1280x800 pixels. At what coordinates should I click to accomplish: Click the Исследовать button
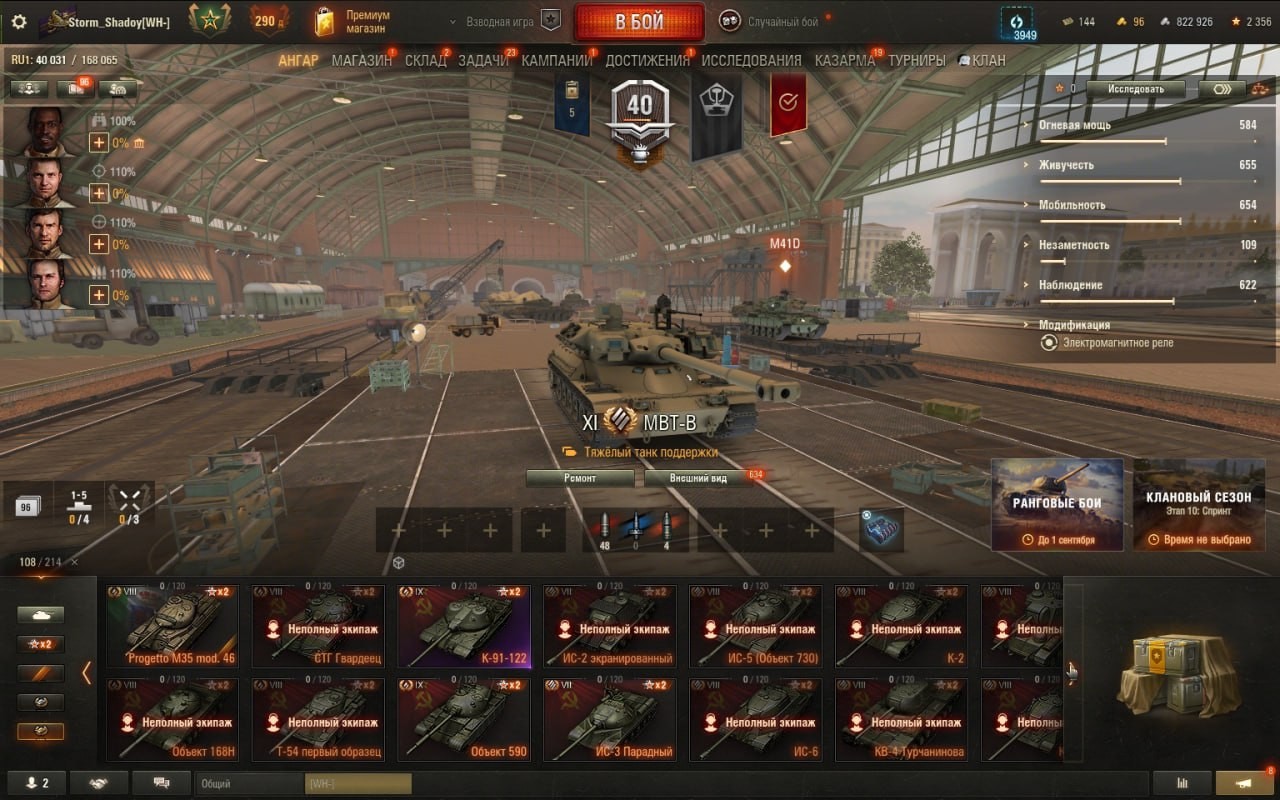click(1138, 89)
